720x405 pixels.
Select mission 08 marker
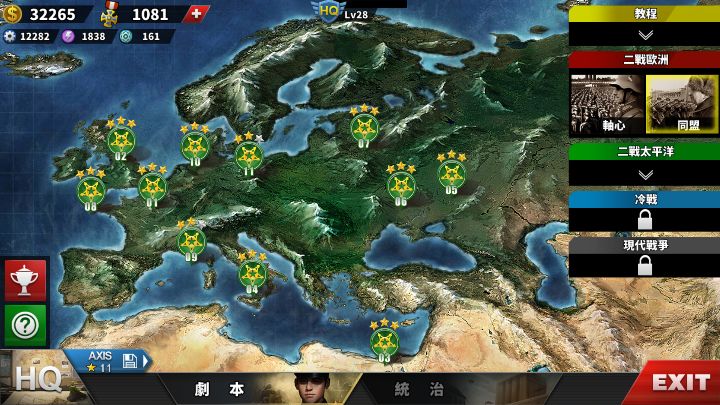click(x=91, y=190)
